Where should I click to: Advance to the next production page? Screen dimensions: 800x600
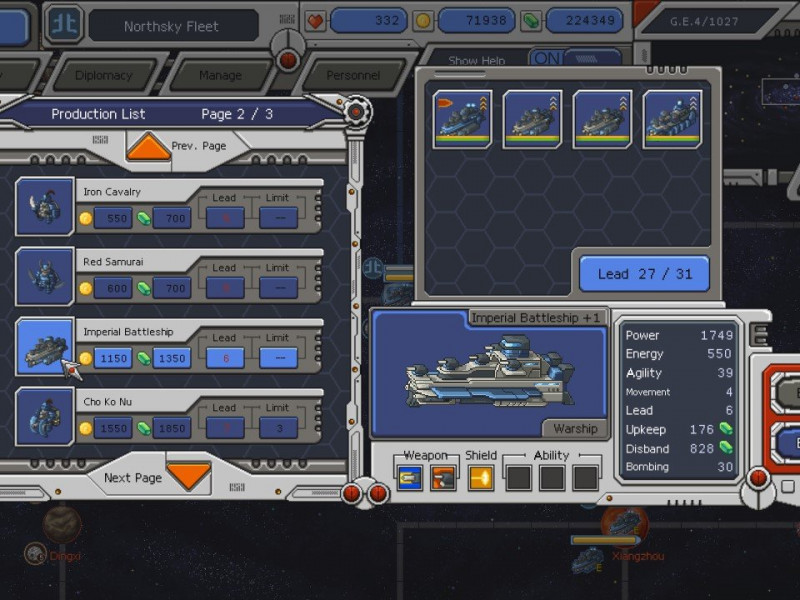click(x=188, y=475)
